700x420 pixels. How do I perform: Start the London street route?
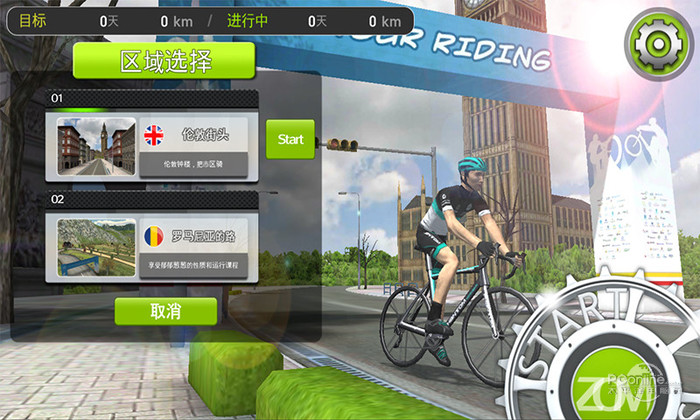click(290, 140)
